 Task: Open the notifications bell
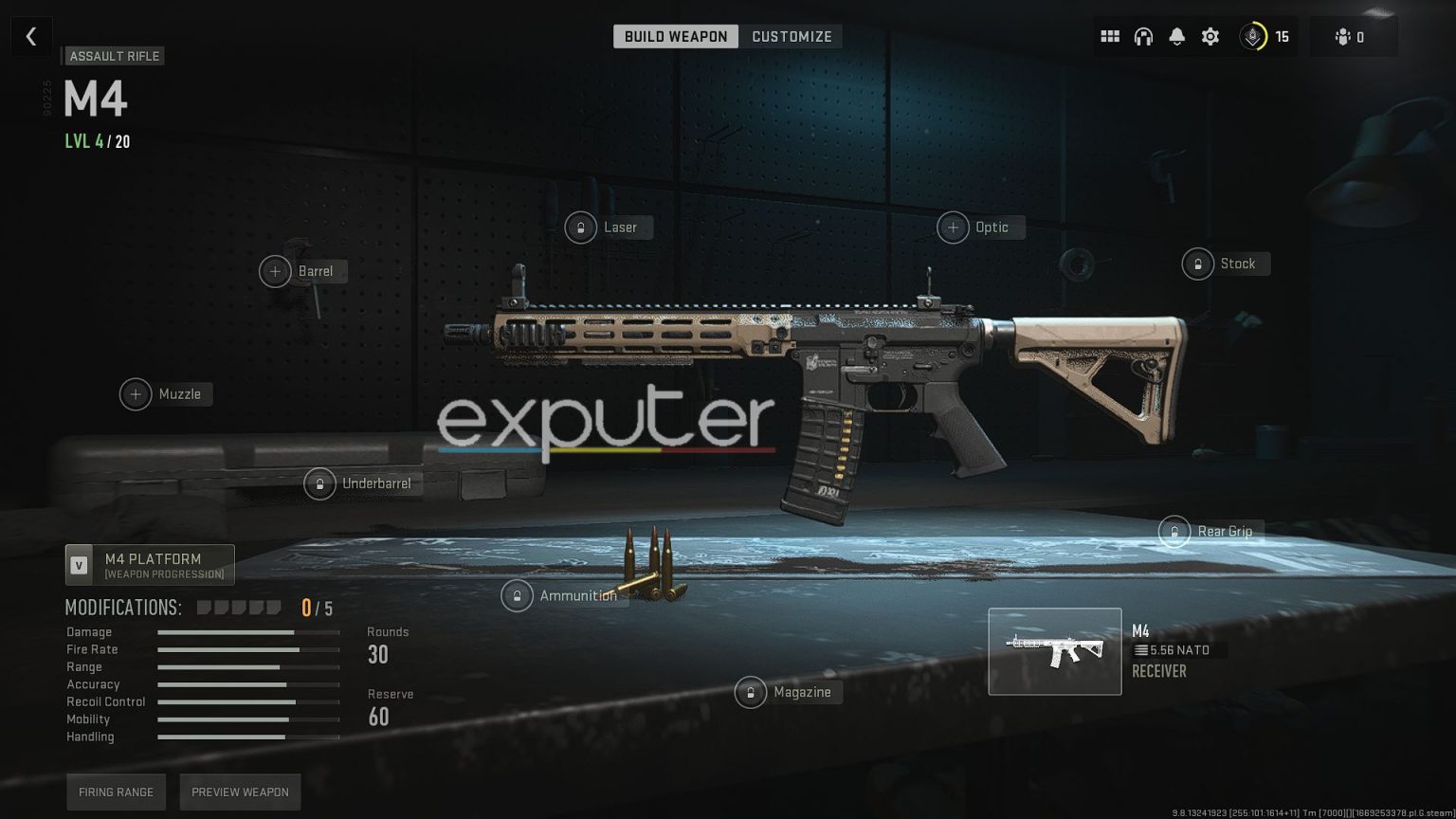(1177, 36)
